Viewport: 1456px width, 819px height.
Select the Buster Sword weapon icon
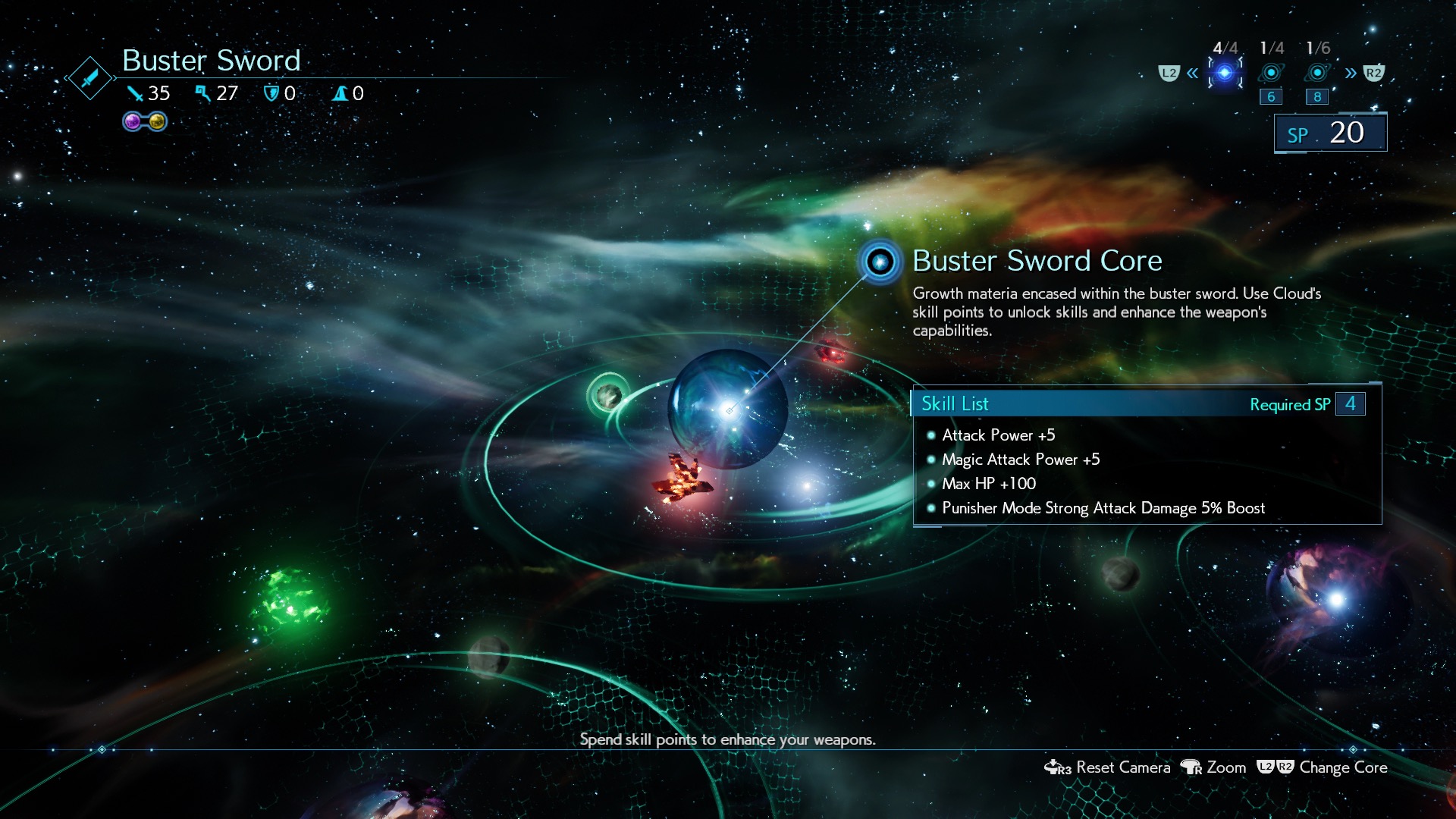pos(89,77)
